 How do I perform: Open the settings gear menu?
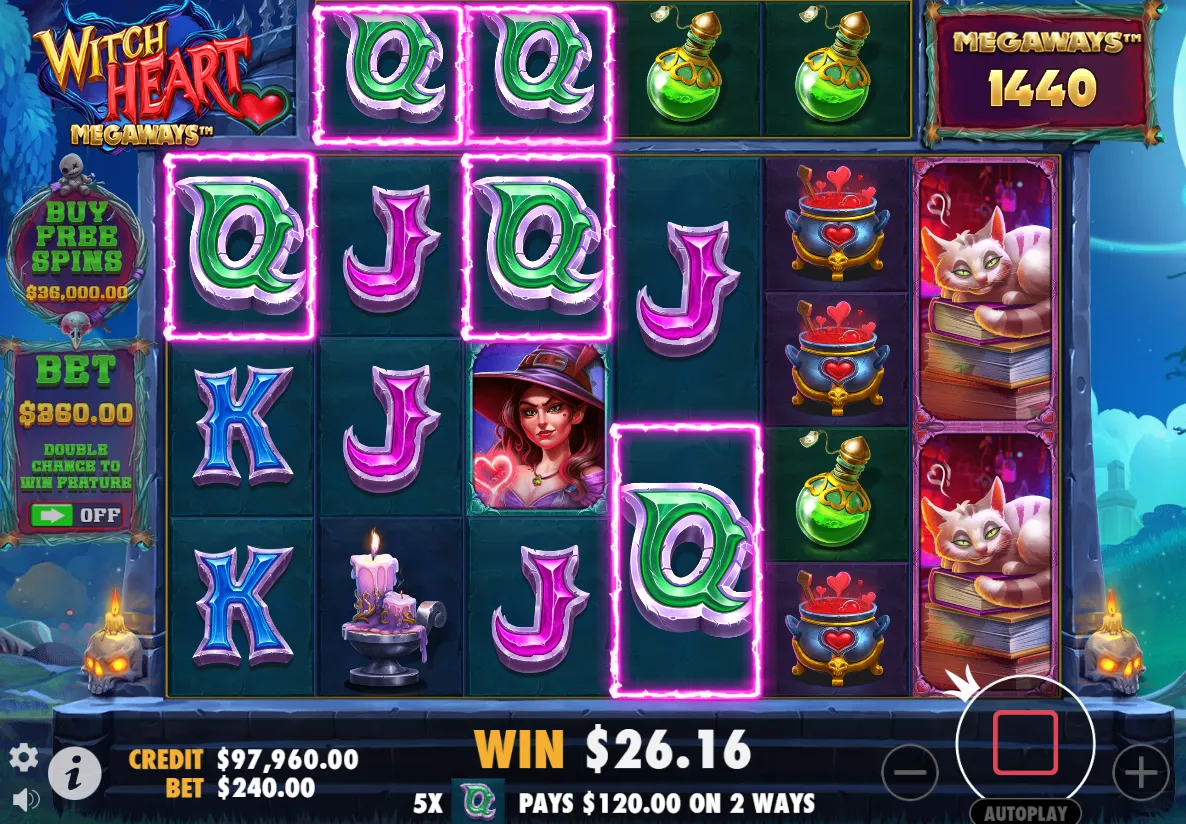[23, 758]
